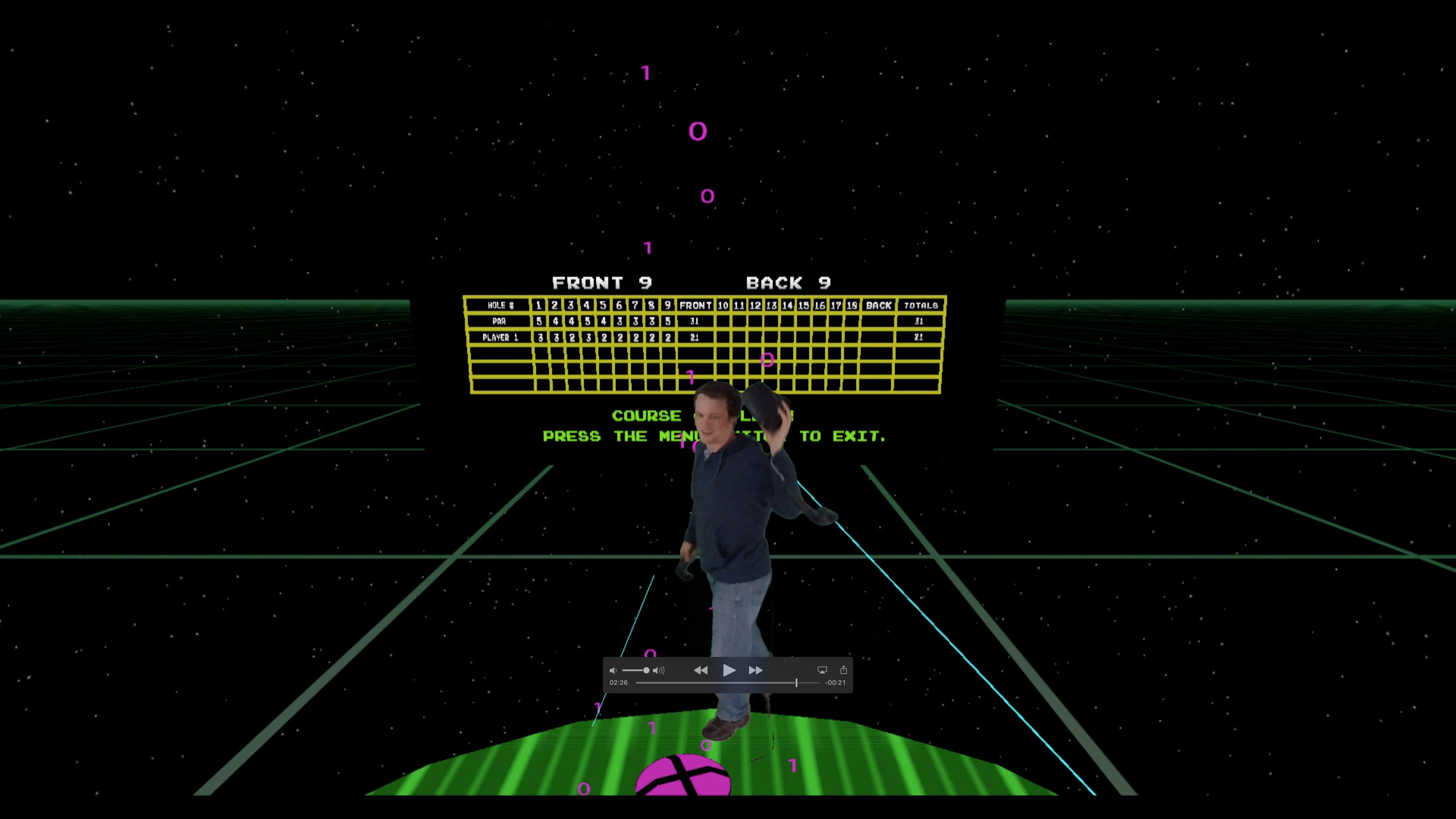Open AirPlay screen mirroring

click(x=822, y=670)
